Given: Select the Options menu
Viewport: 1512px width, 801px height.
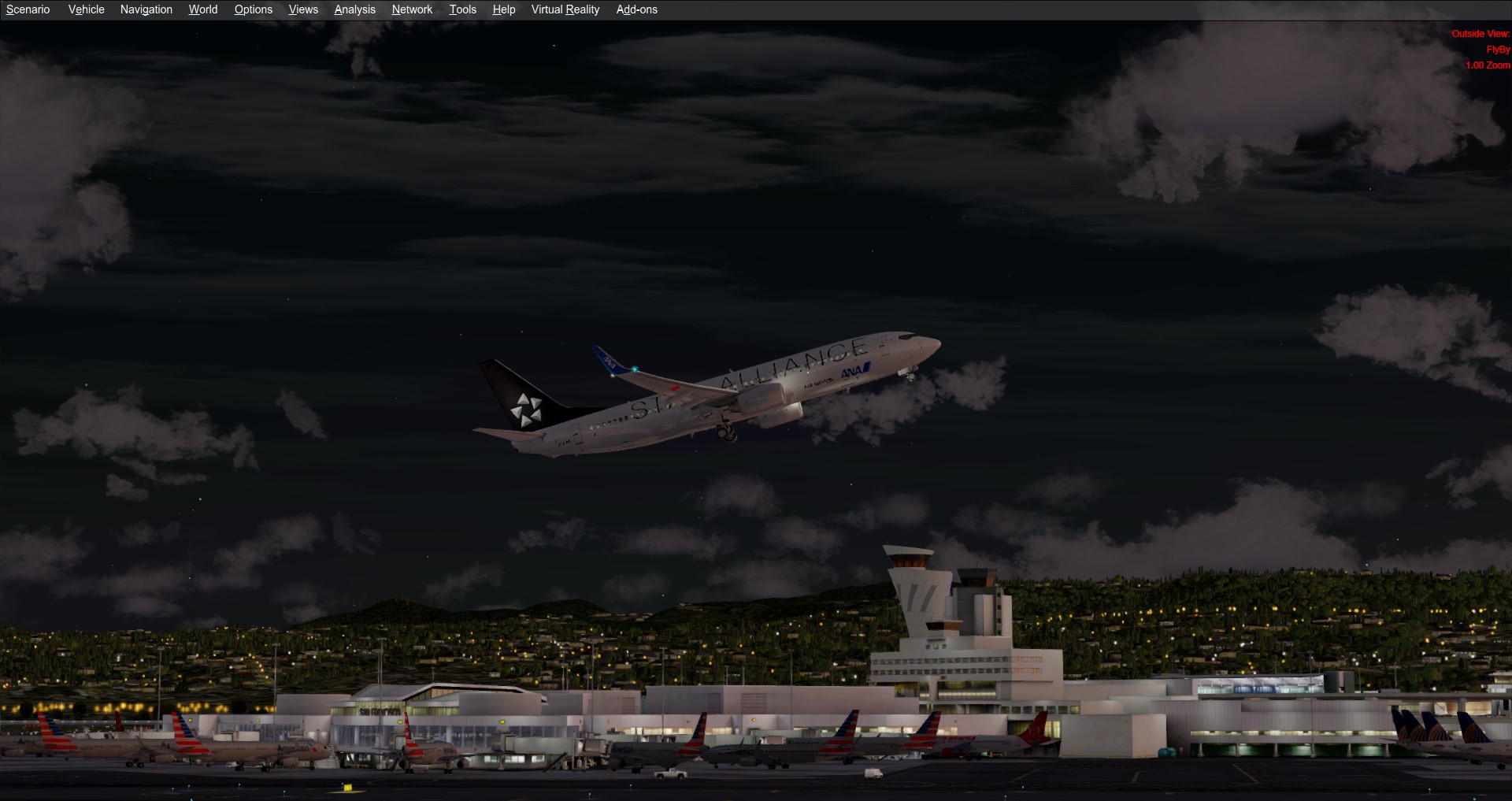Looking at the screenshot, I should click(x=253, y=9).
